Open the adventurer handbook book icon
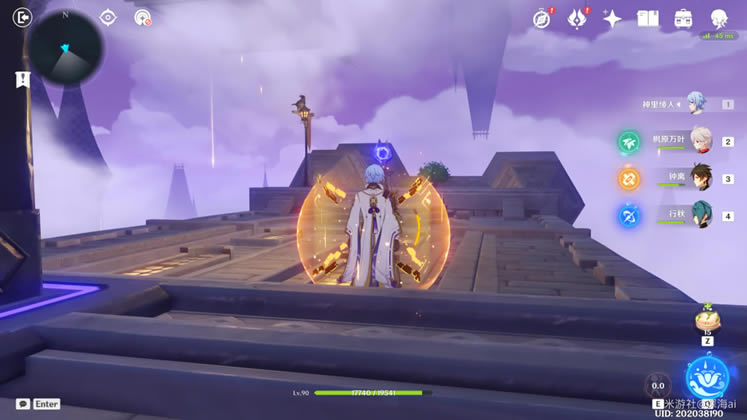This screenshot has height=420, width=747. (x=648, y=18)
